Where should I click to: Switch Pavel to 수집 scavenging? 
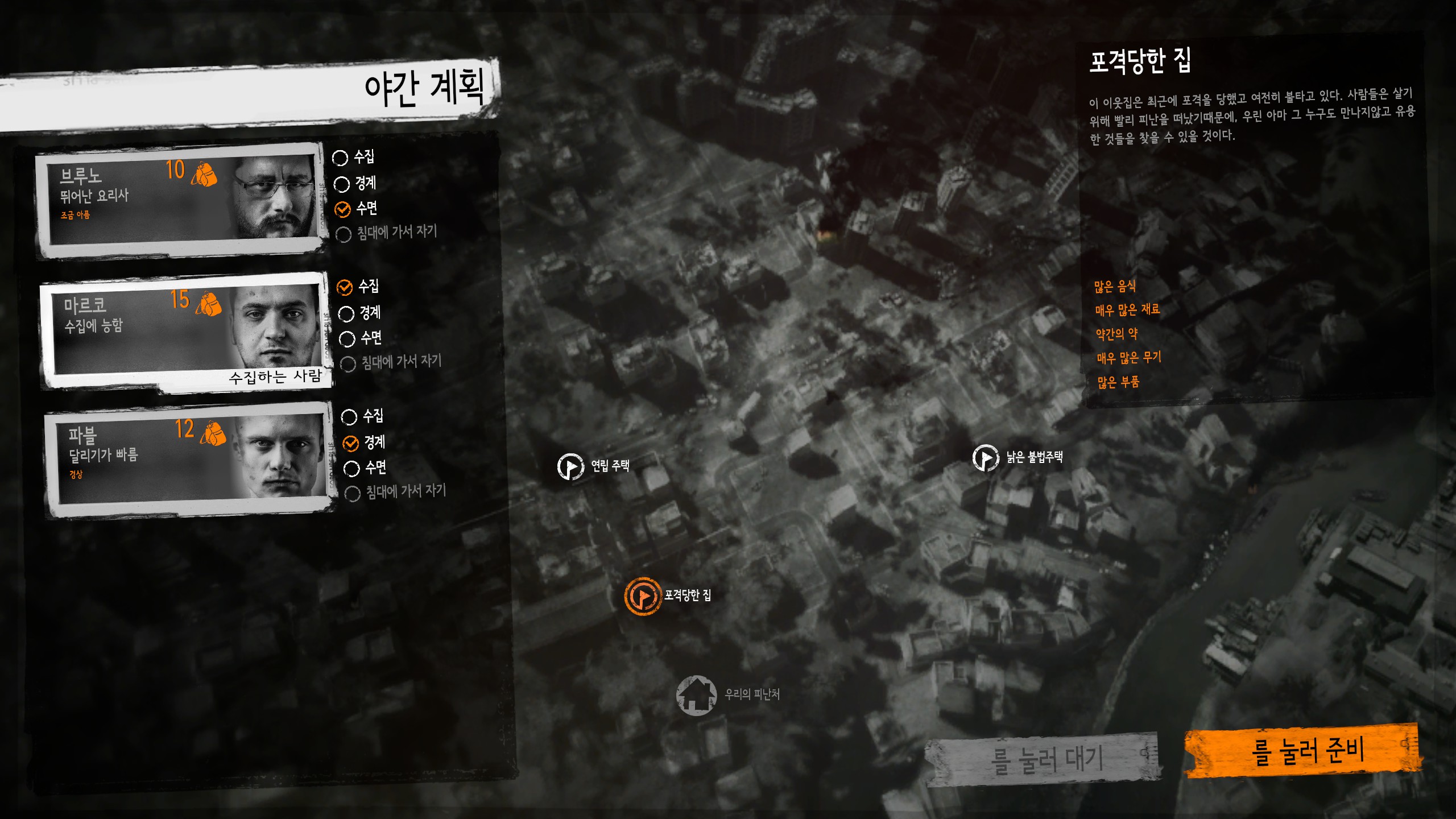tap(349, 417)
